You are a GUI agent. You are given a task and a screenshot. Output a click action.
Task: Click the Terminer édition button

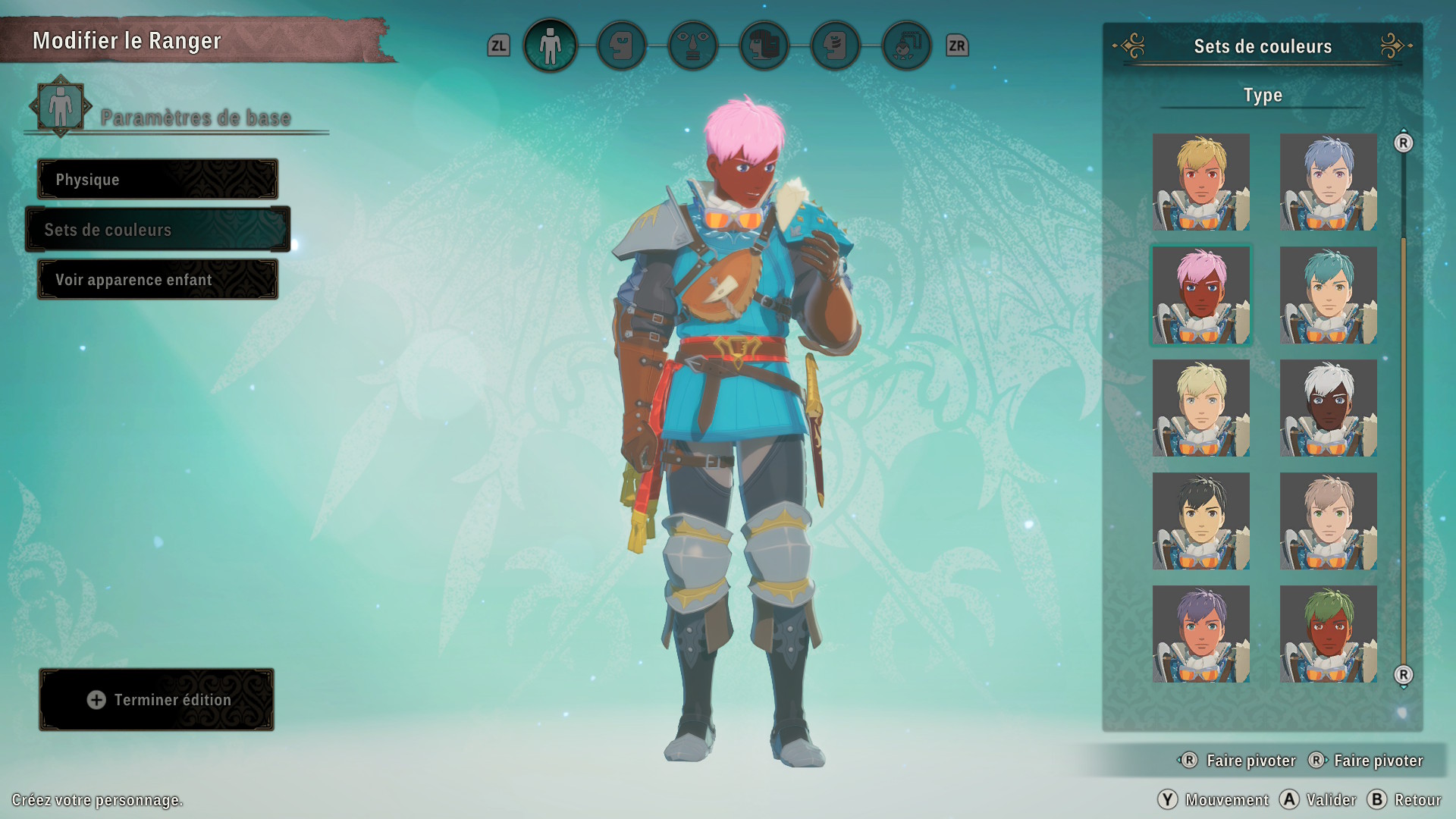[x=157, y=700]
